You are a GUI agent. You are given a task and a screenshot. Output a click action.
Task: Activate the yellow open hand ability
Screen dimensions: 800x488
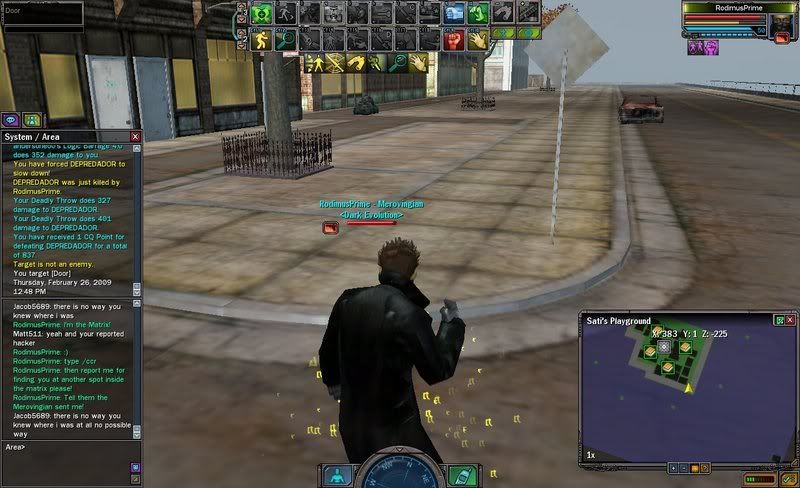tap(477, 39)
